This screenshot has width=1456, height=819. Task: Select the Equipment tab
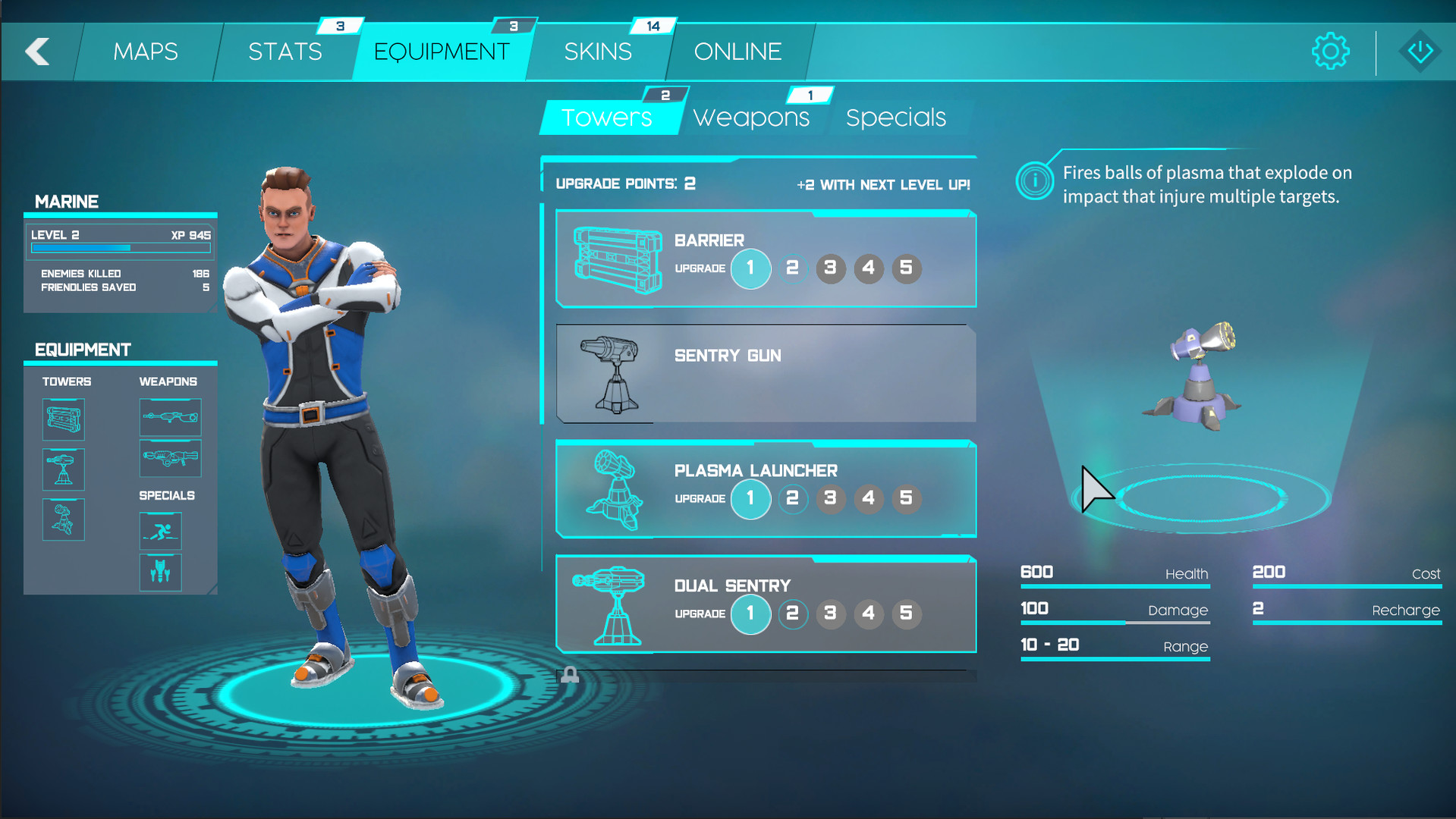tap(442, 52)
